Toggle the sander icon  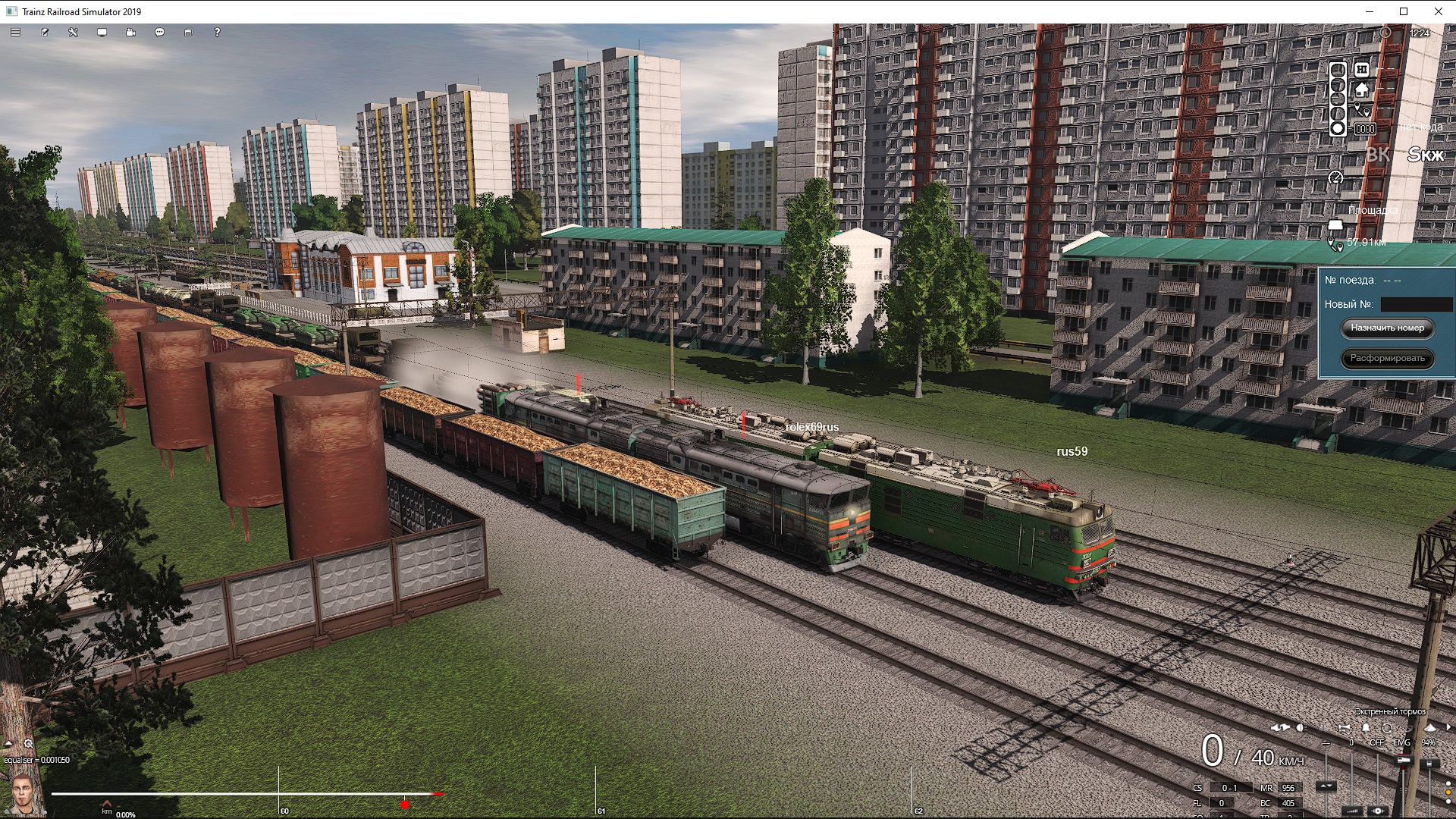pos(1429,728)
